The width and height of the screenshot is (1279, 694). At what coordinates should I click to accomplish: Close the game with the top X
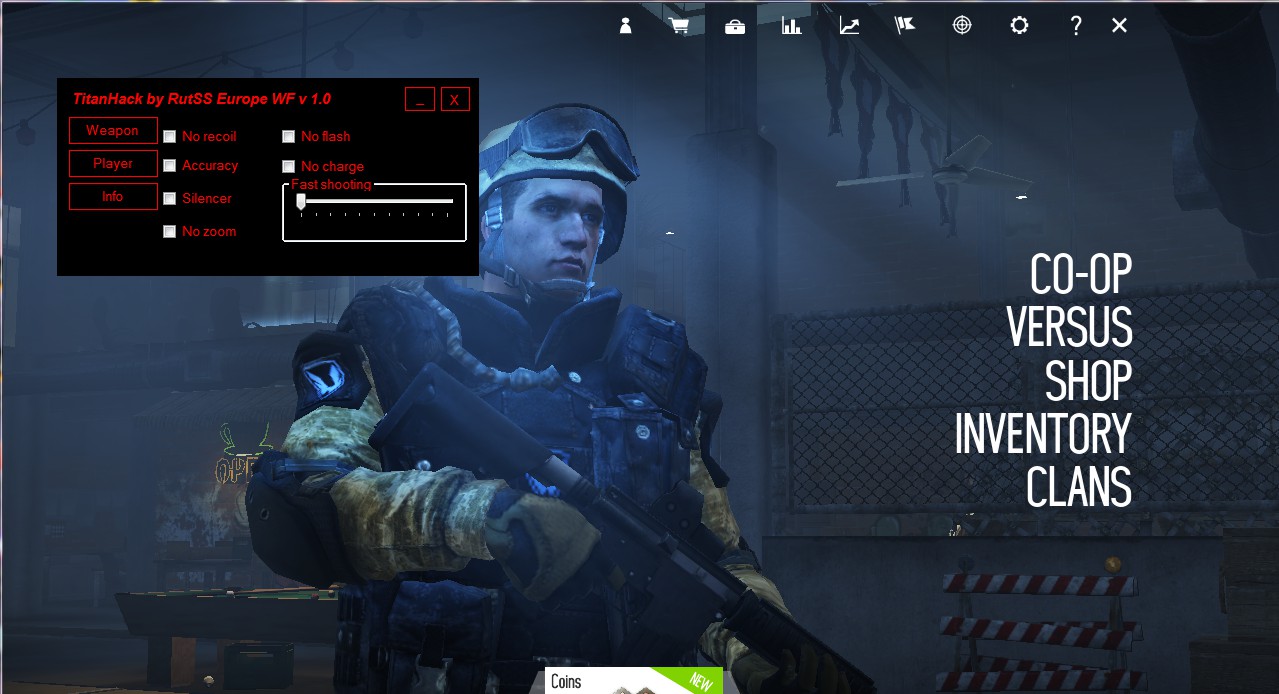(x=1119, y=26)
